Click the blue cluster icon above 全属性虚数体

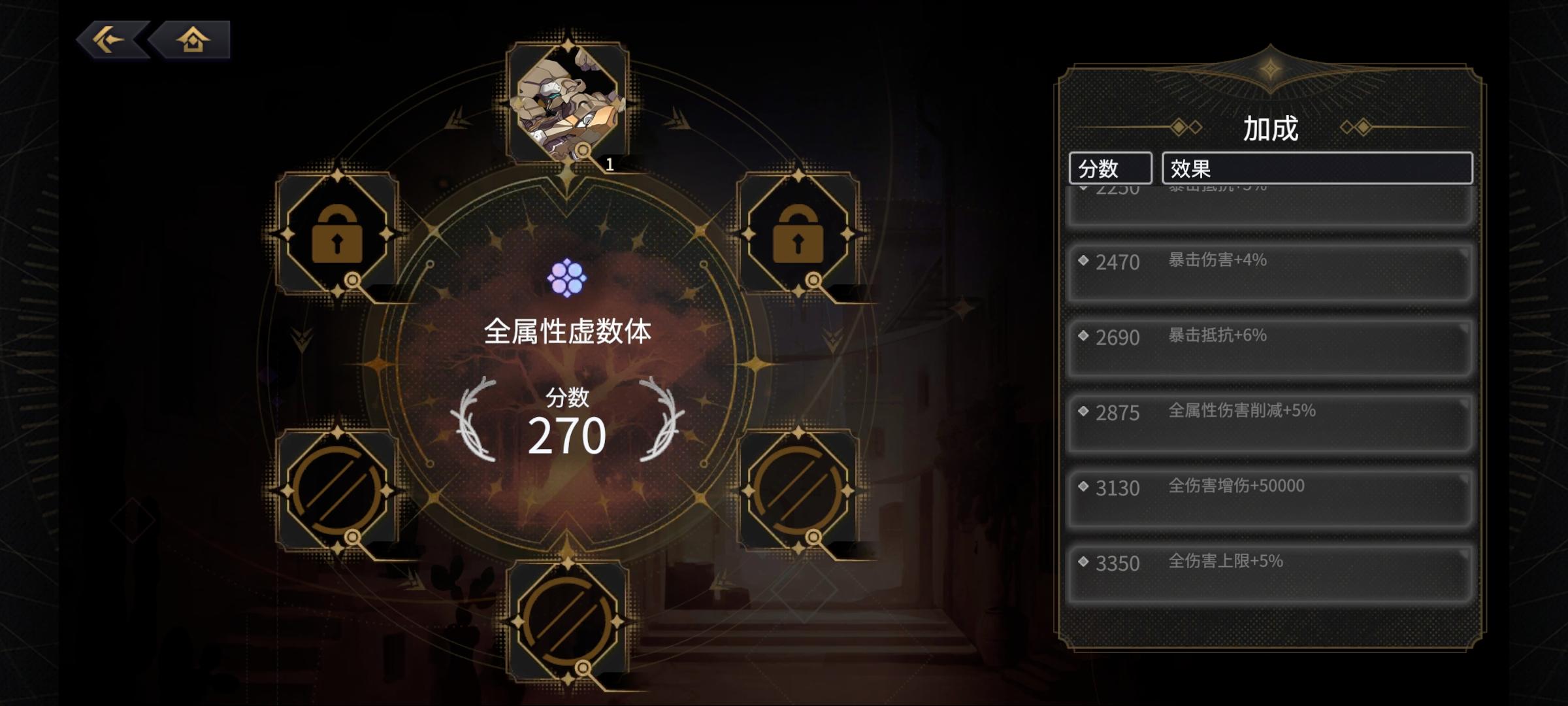(x=568, y=277)
